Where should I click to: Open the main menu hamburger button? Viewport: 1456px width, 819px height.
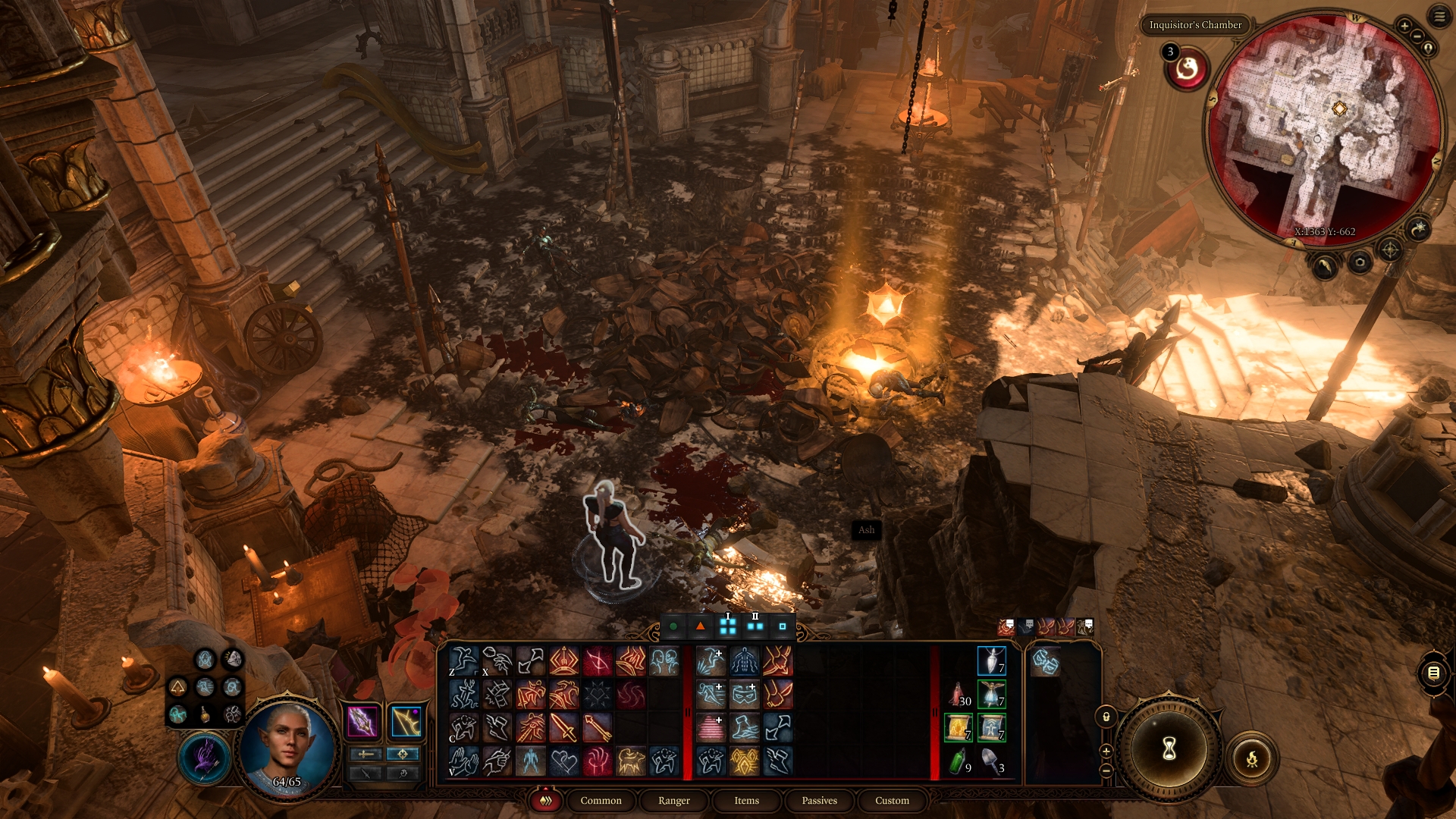point(1439,17)
